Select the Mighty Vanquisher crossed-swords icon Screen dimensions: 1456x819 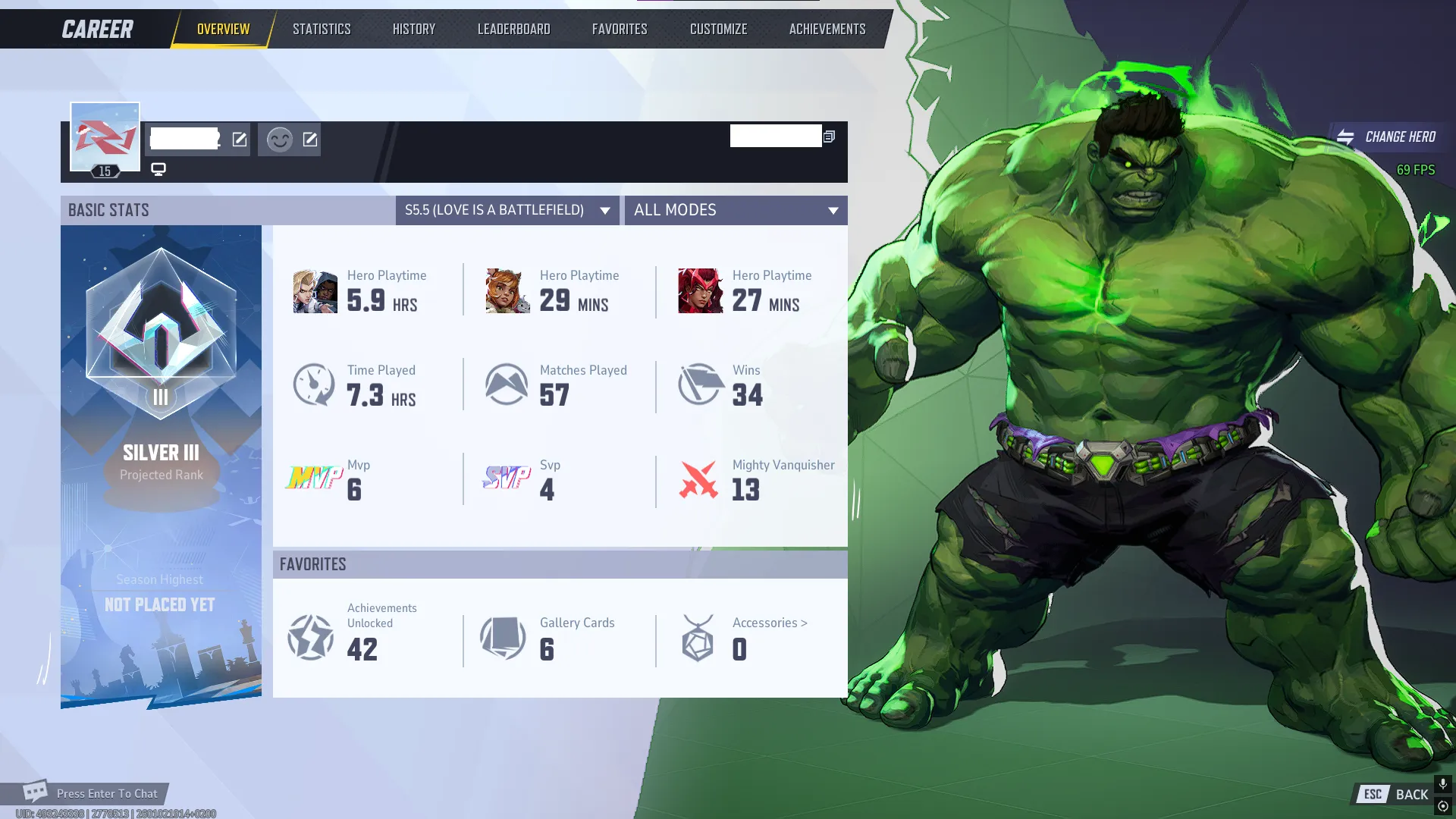click(699, 481)
